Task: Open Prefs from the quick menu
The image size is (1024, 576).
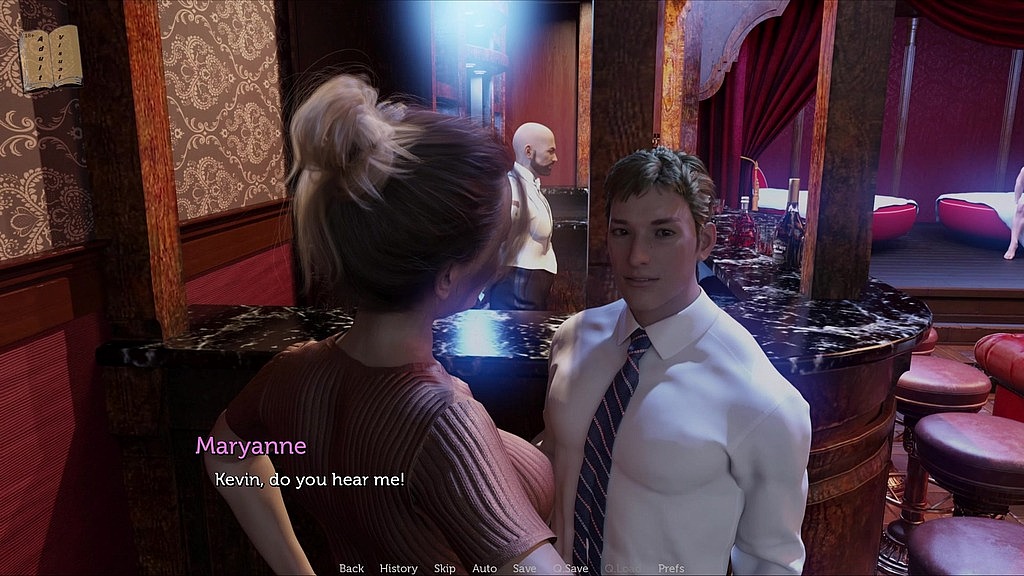Action: (x=671, y=568)
